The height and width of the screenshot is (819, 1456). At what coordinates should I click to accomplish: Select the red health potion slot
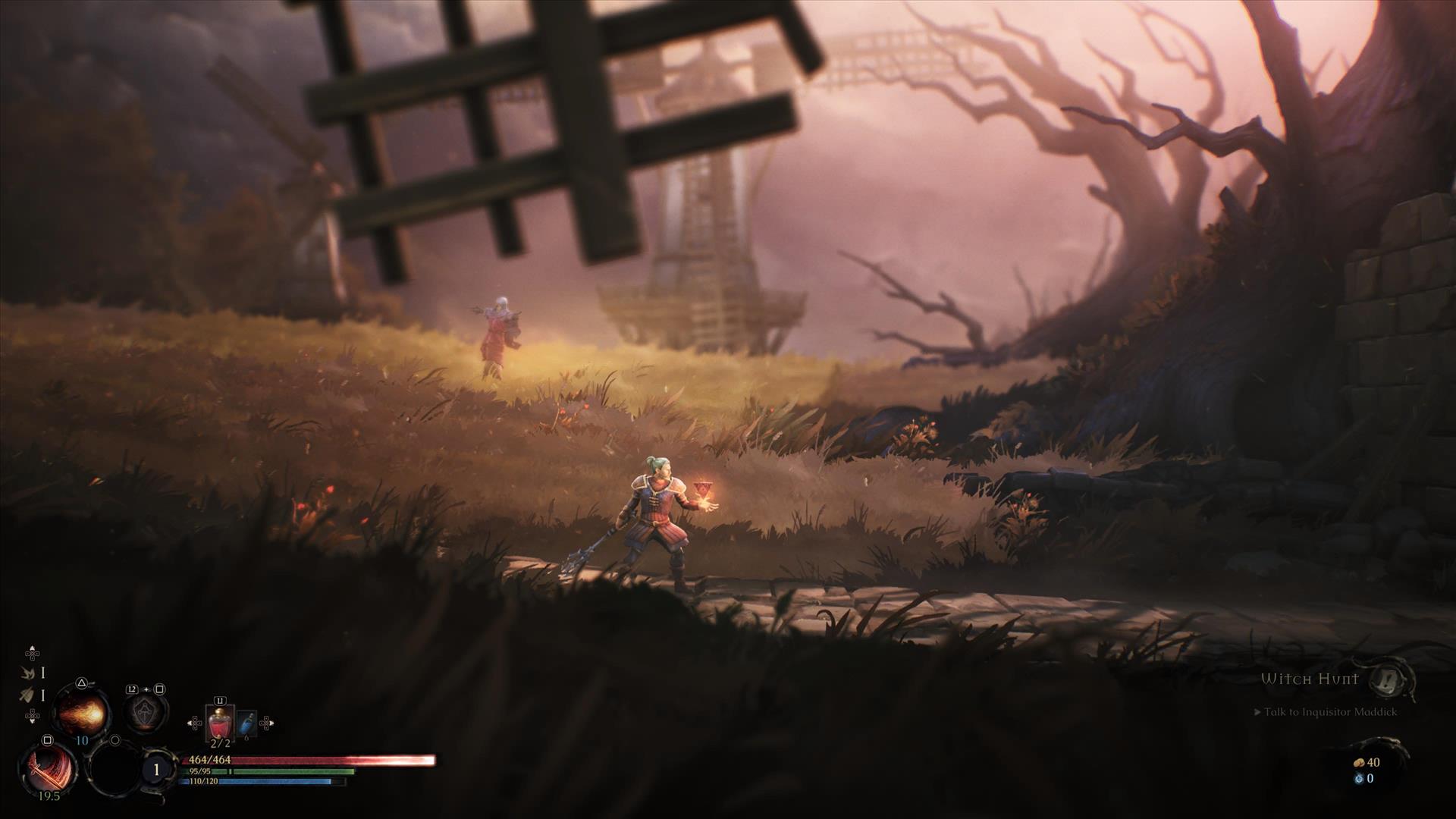pos(220,722)
